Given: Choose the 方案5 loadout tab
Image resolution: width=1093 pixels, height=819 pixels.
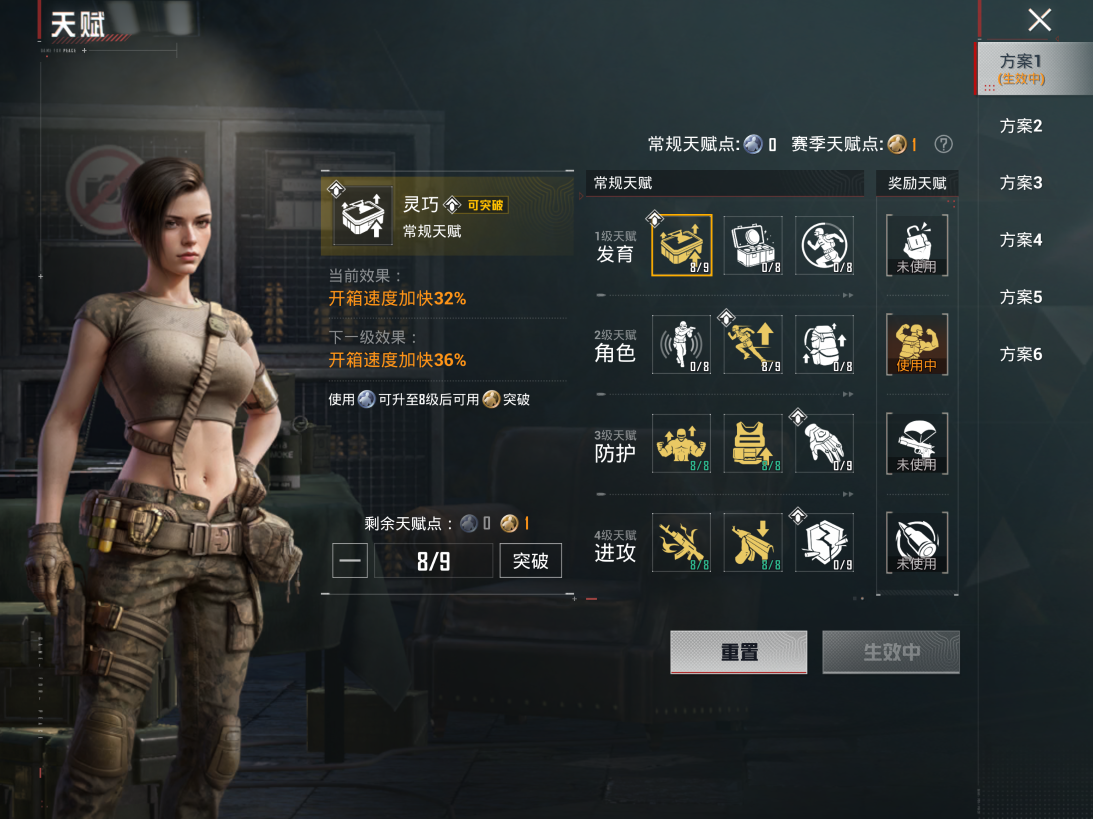Looking at the screenshot, I should (x=1021, y=297).
